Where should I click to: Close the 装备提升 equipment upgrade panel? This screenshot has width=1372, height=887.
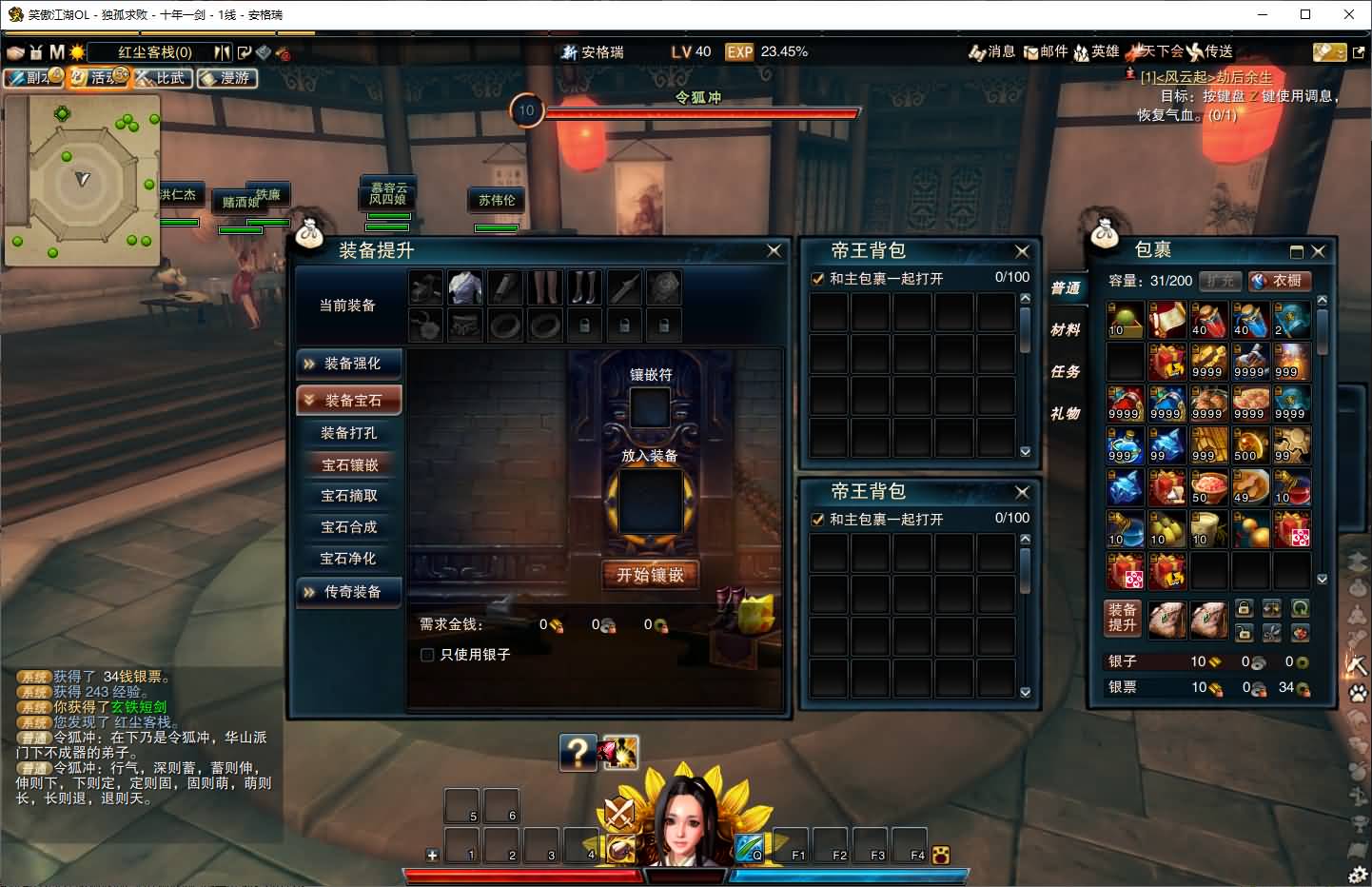point(774,250)
